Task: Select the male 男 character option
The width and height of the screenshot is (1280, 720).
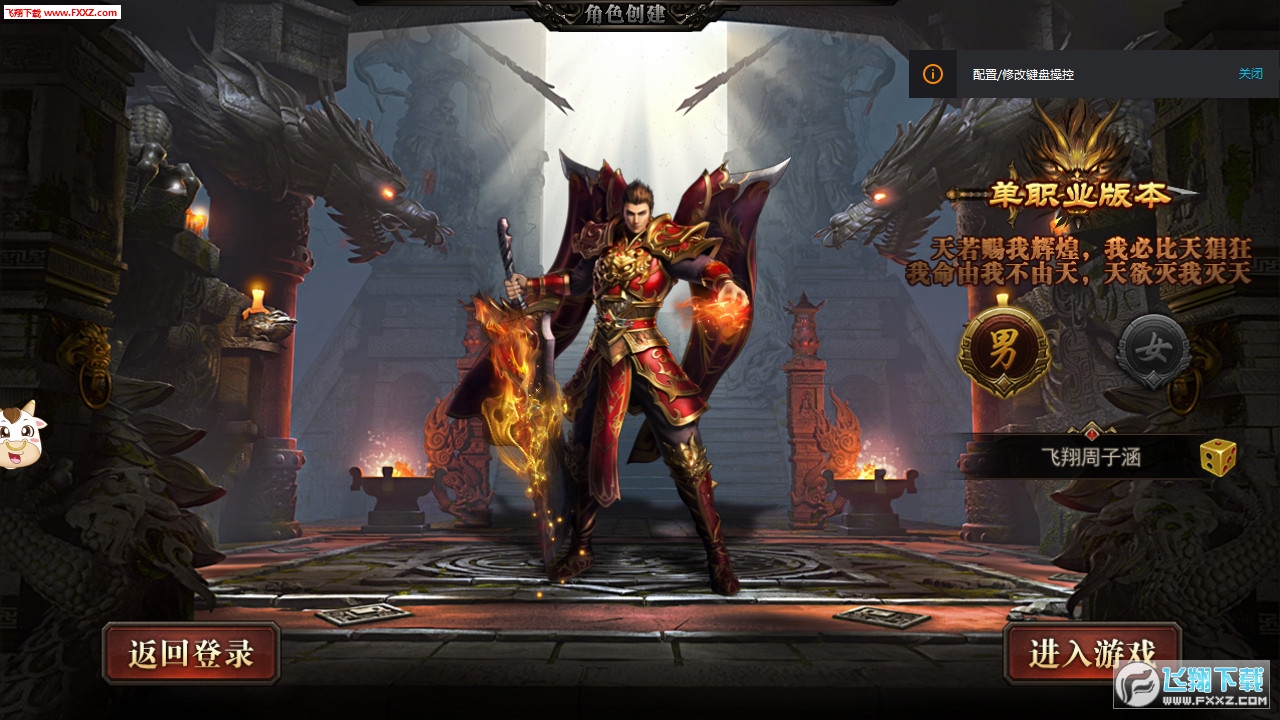Action: (1004, 351)
